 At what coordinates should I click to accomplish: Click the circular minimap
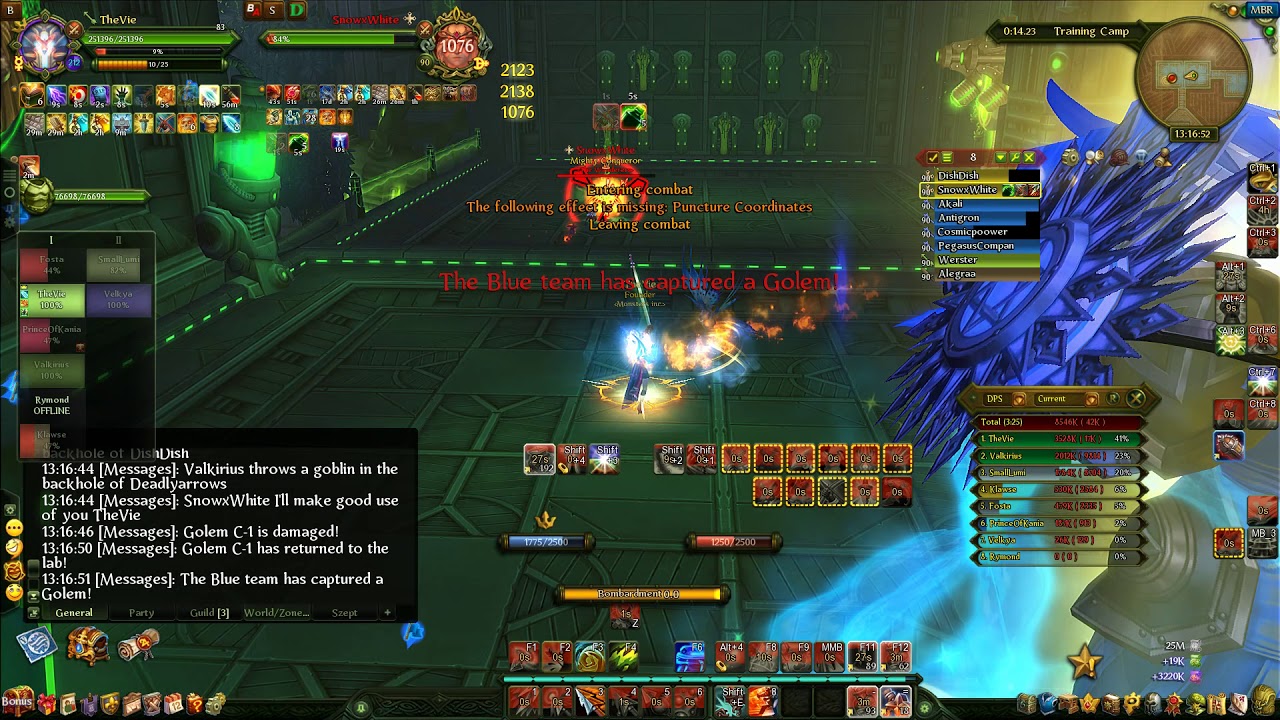(1192, 82)
